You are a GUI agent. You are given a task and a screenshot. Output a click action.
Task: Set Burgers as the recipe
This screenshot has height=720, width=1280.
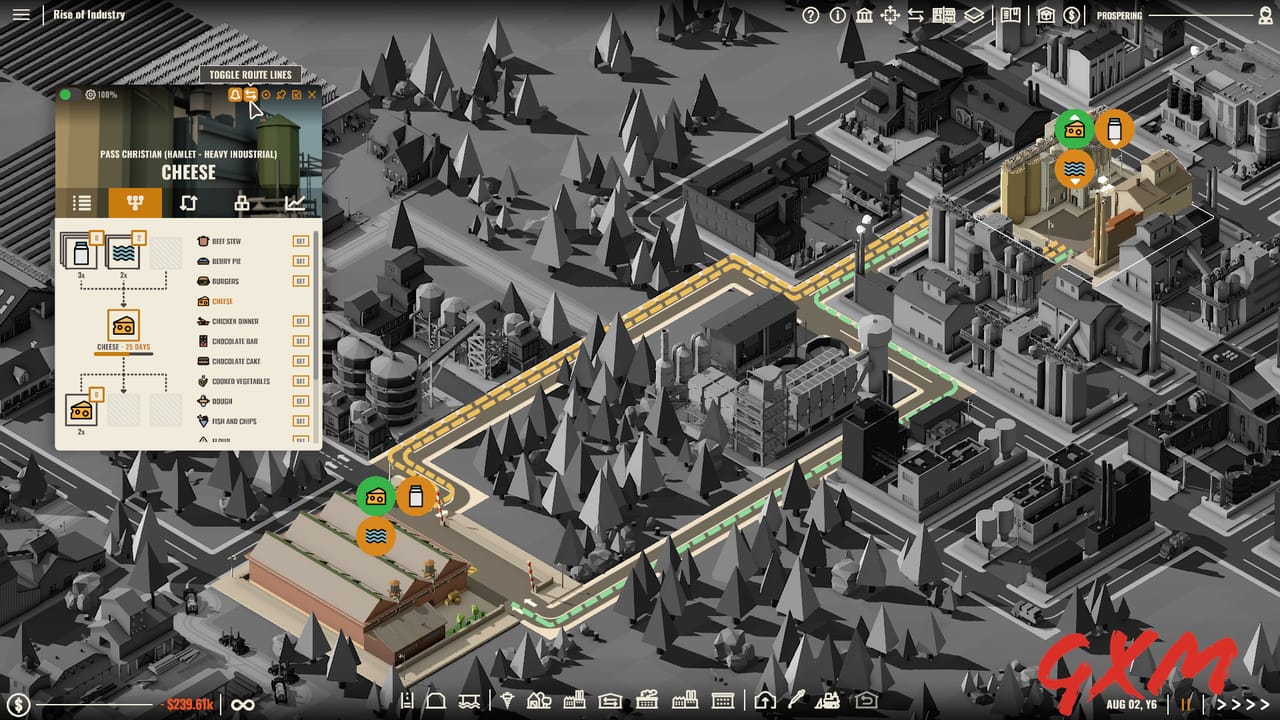300,280
